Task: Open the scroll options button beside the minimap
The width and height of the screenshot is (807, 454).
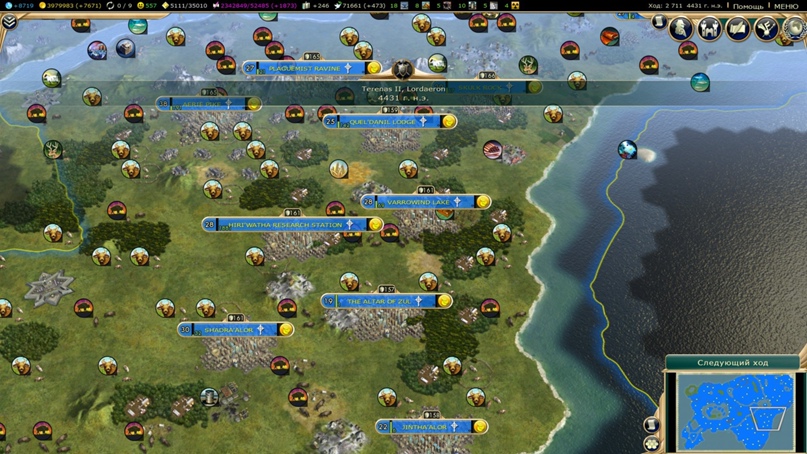Action: pyautogui.click(x=652, y=425)
